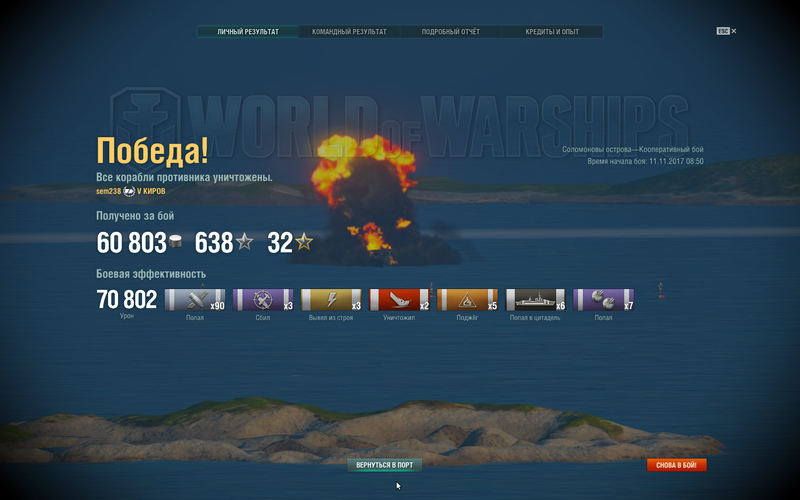This screenshot has height=500, width=800.
Task: Switch to the Личный результат tab
Action: coord(247,32)
